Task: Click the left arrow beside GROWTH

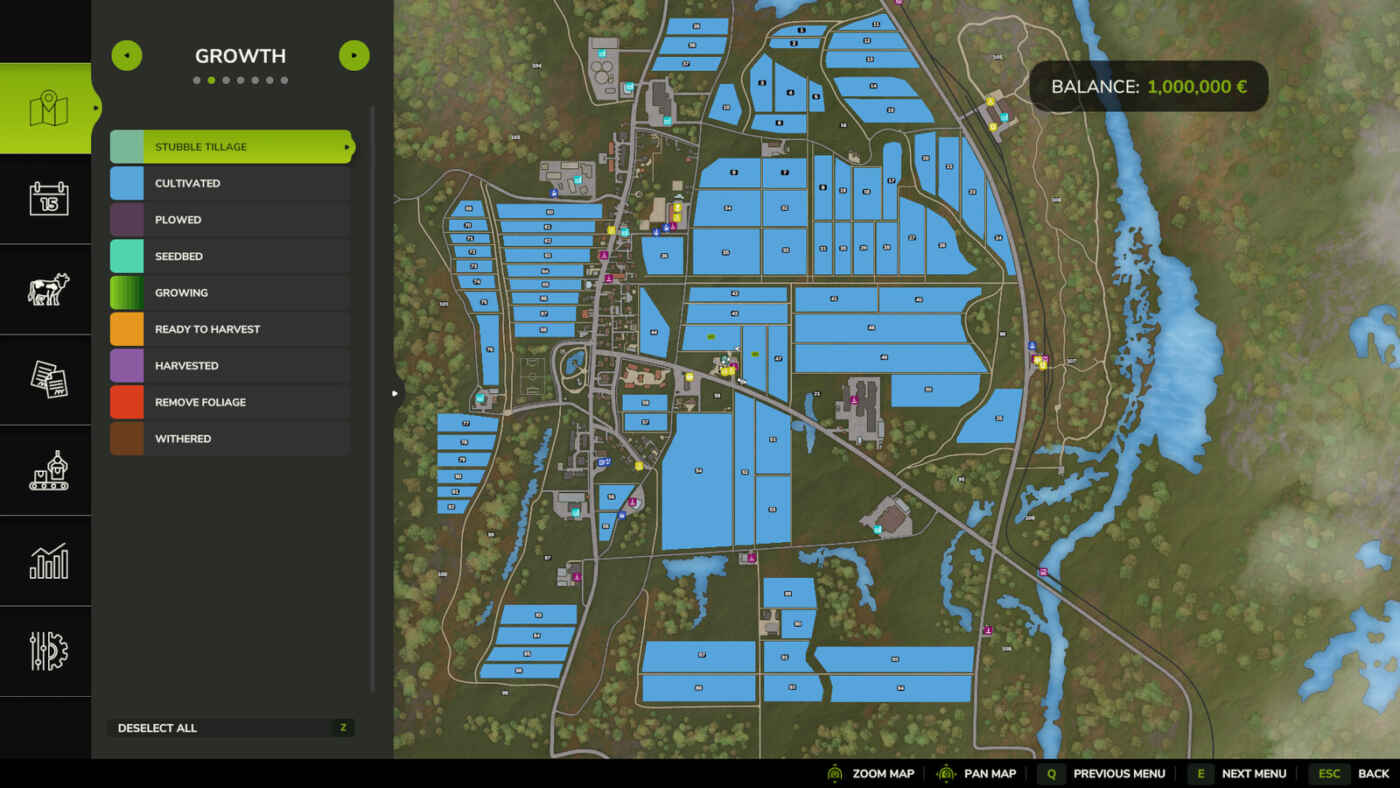Action: (x=126, y=55)
